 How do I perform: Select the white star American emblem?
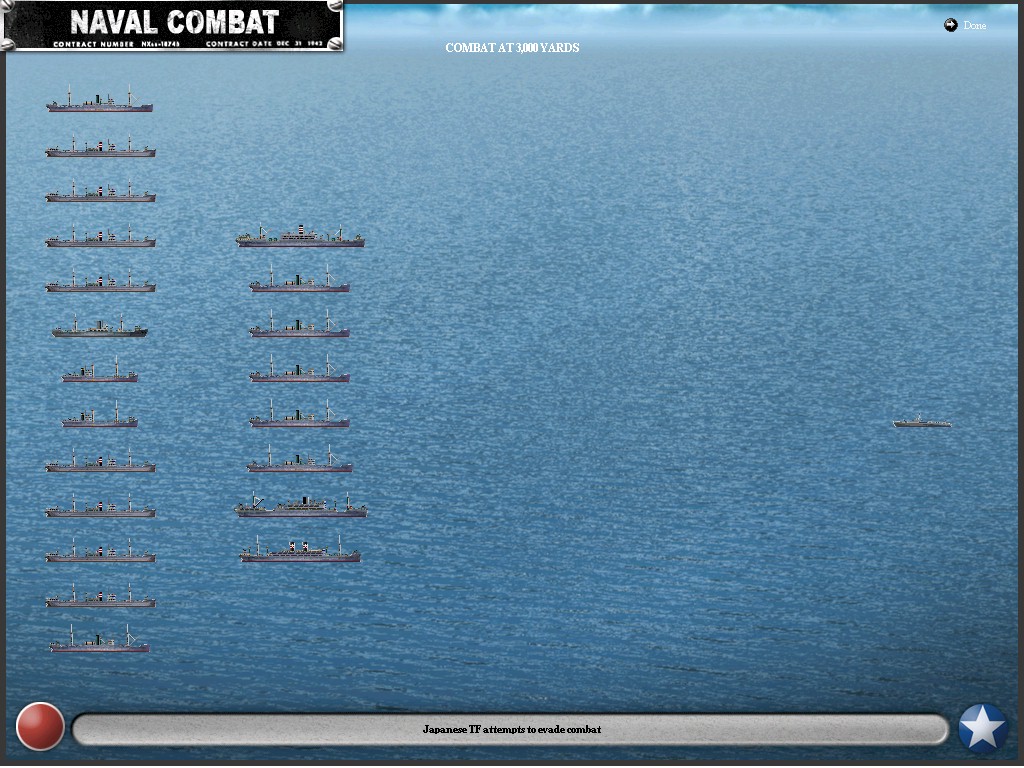[982, 728]
